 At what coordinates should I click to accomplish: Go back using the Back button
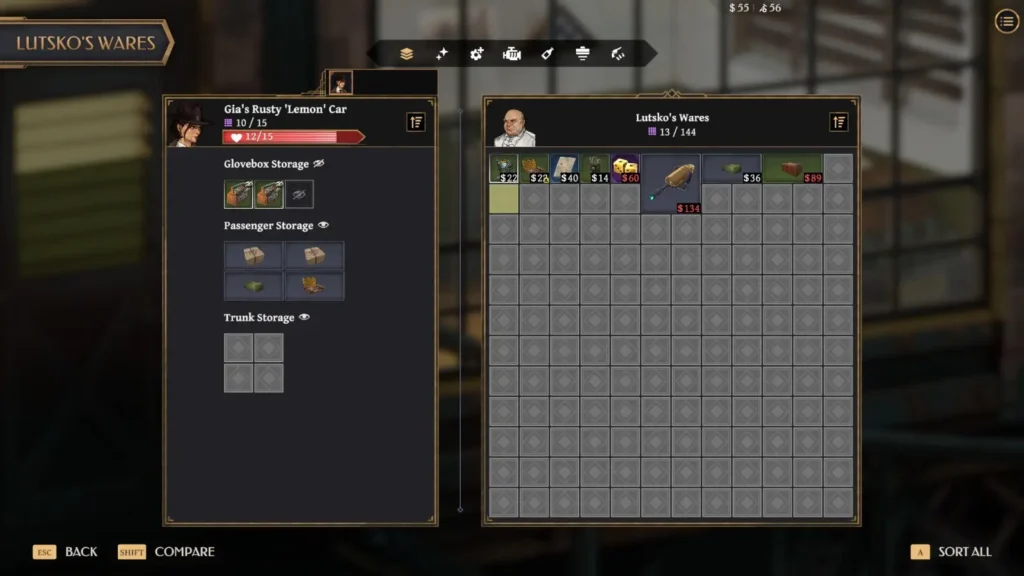[x=80, y=552]
